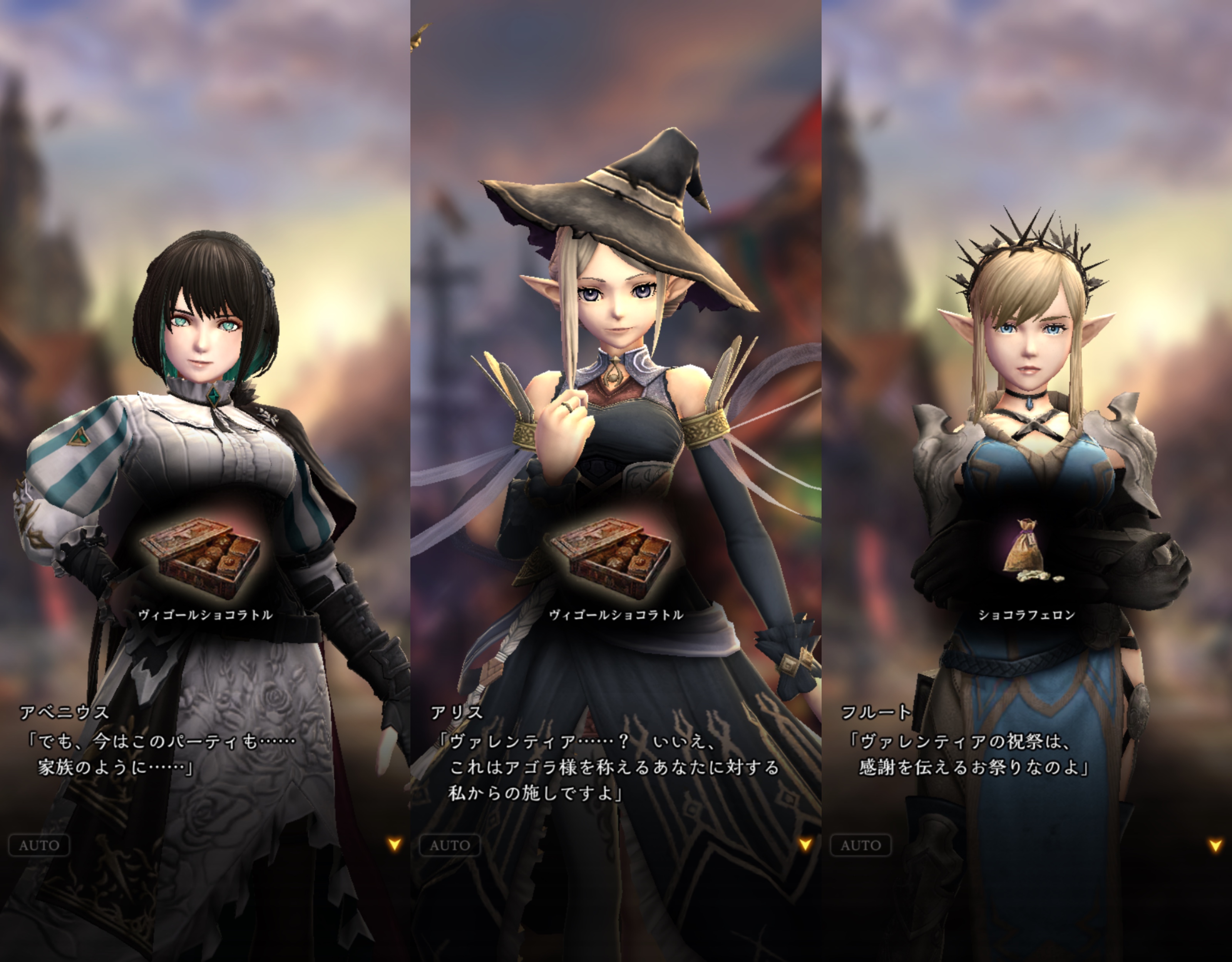Advance アベニウス's dialogue with the yellow arrow
The image size is (1232, 962).
[394, 843]
